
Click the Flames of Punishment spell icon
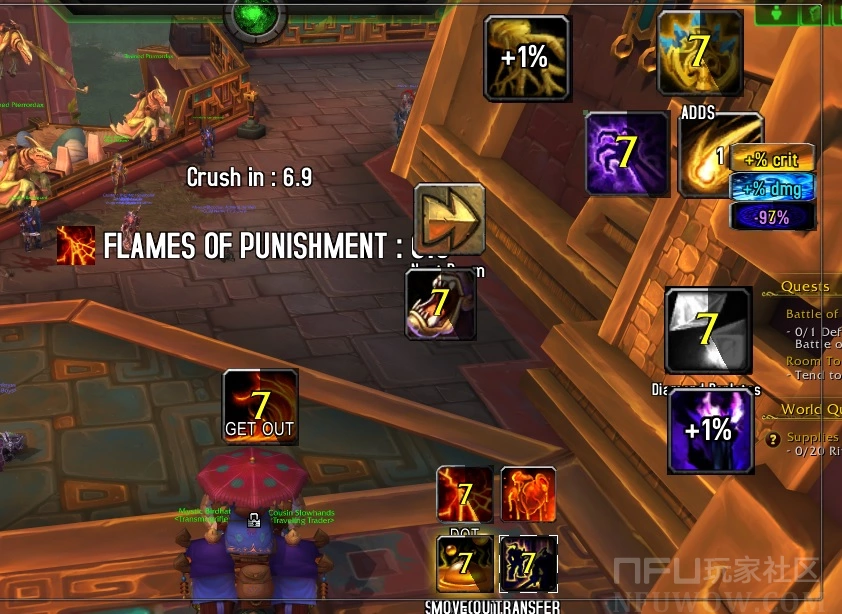pyautogui.click(x=76, y=245)
